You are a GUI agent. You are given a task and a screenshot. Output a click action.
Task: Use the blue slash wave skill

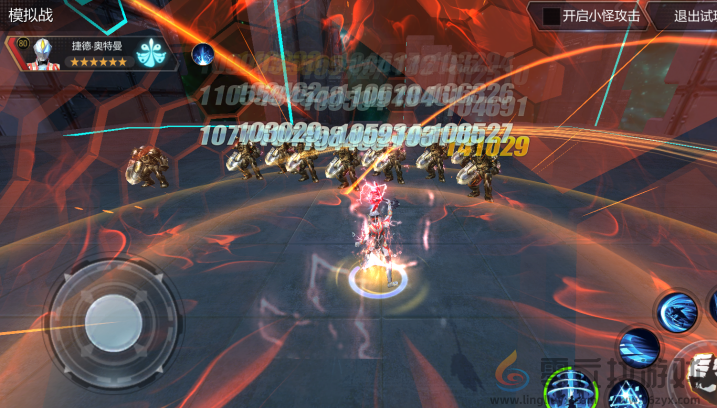638,348
